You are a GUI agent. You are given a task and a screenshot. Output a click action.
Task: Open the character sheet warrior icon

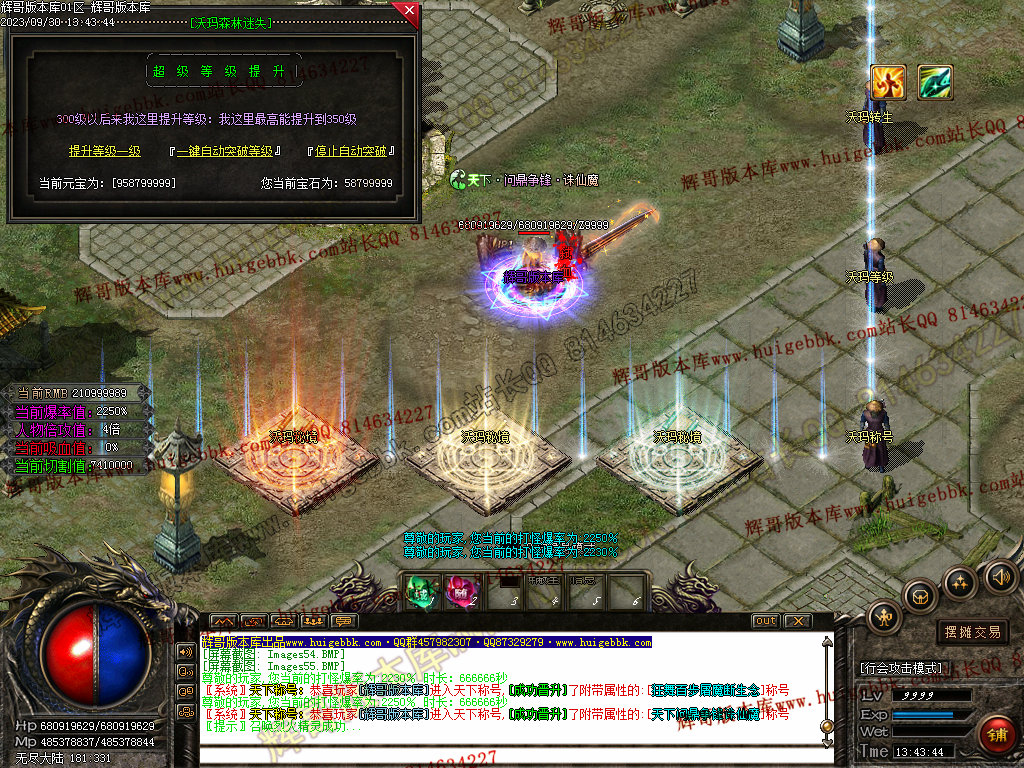(x=884, y=618)
